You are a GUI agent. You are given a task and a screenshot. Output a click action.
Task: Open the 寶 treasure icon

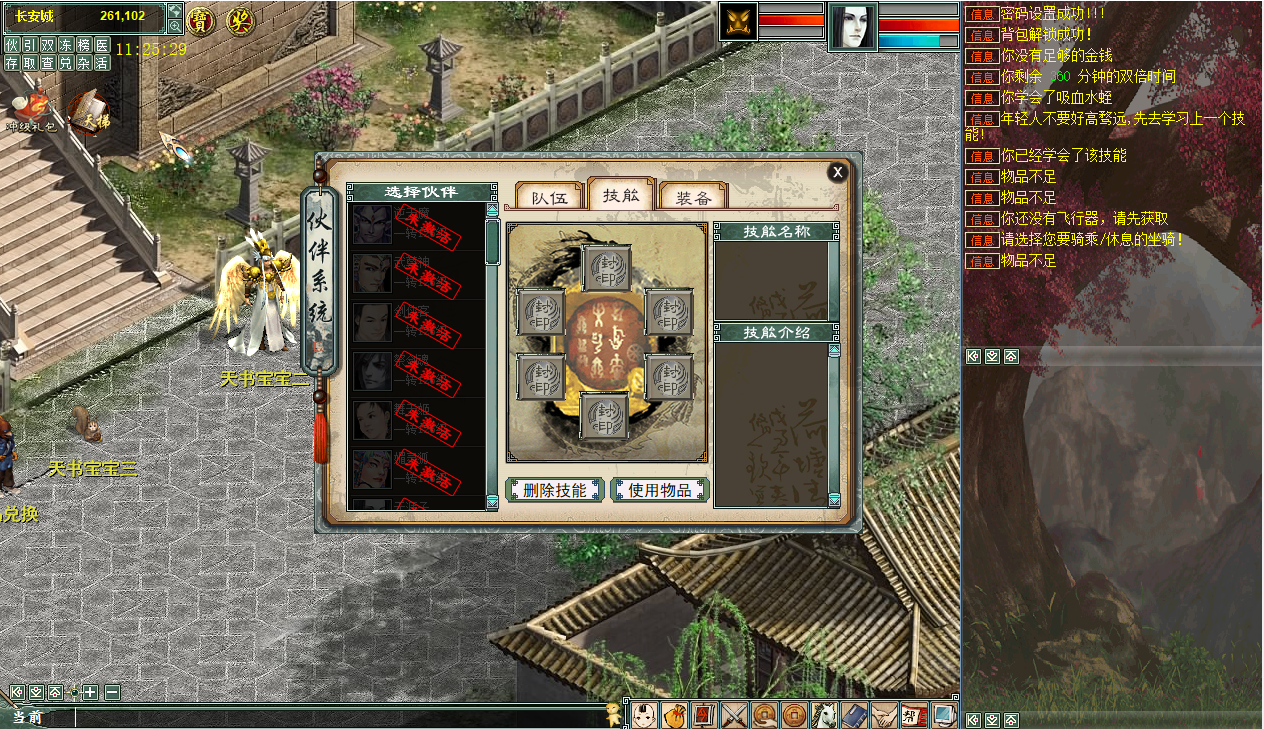tap(201, 21)
